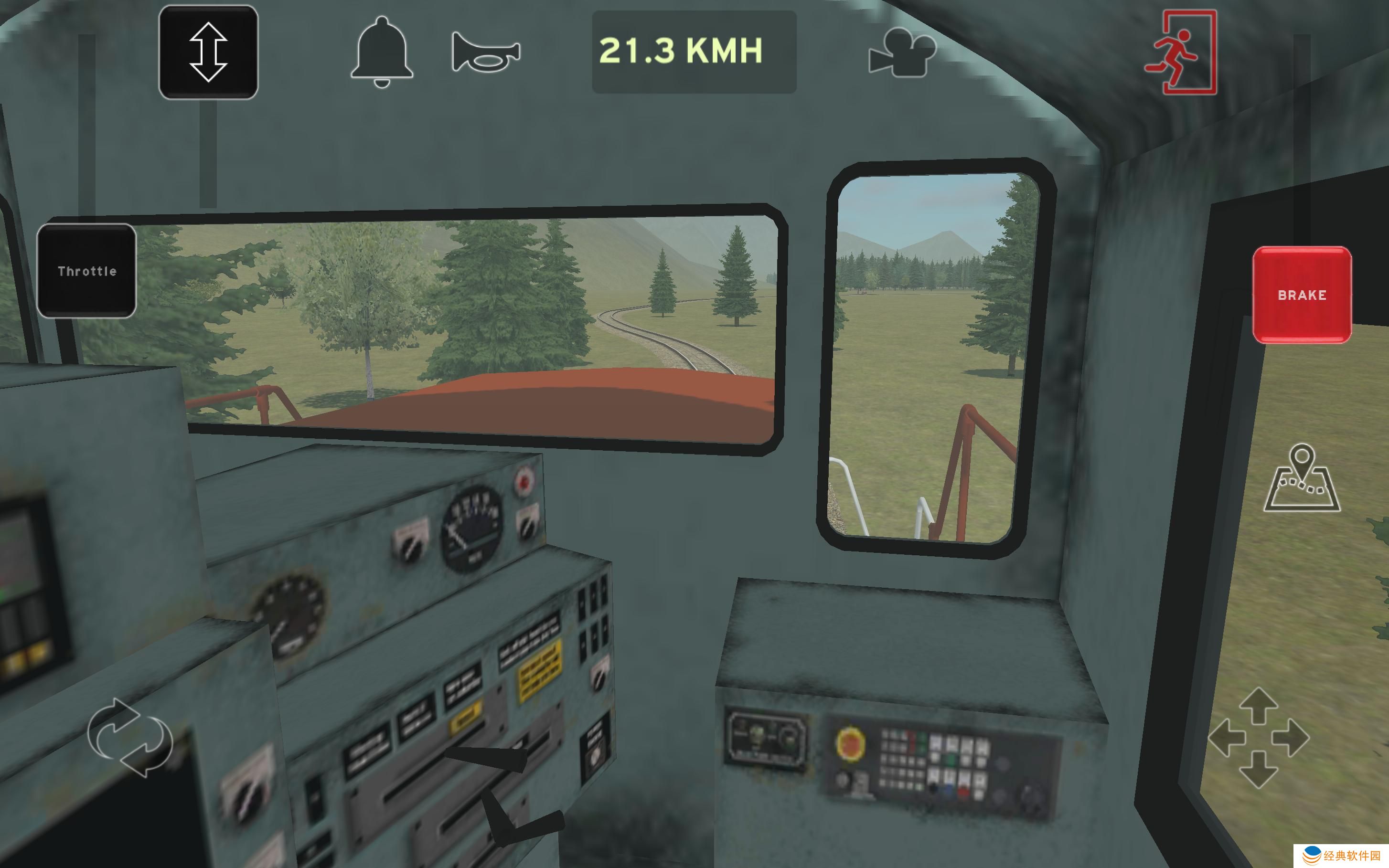
Task: Sound the train horn
Action: 486,52
